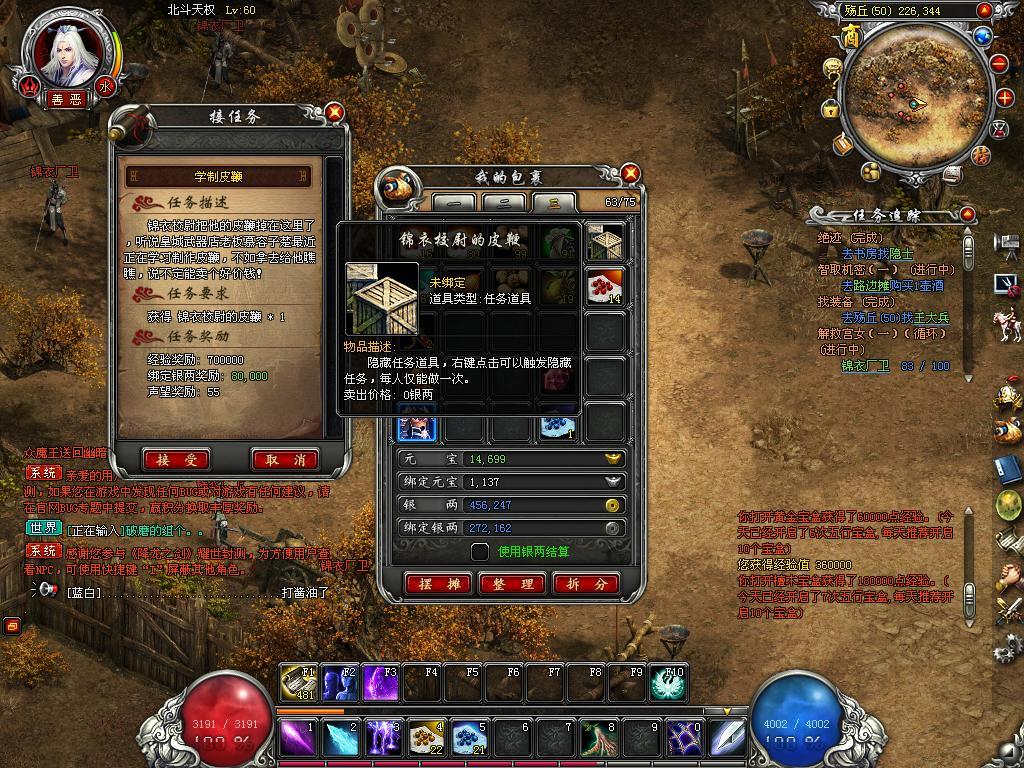Viewport: 1024px width, 768px height.
Task: Select the red berries stack of 14
Action: (x=605, y=287)
